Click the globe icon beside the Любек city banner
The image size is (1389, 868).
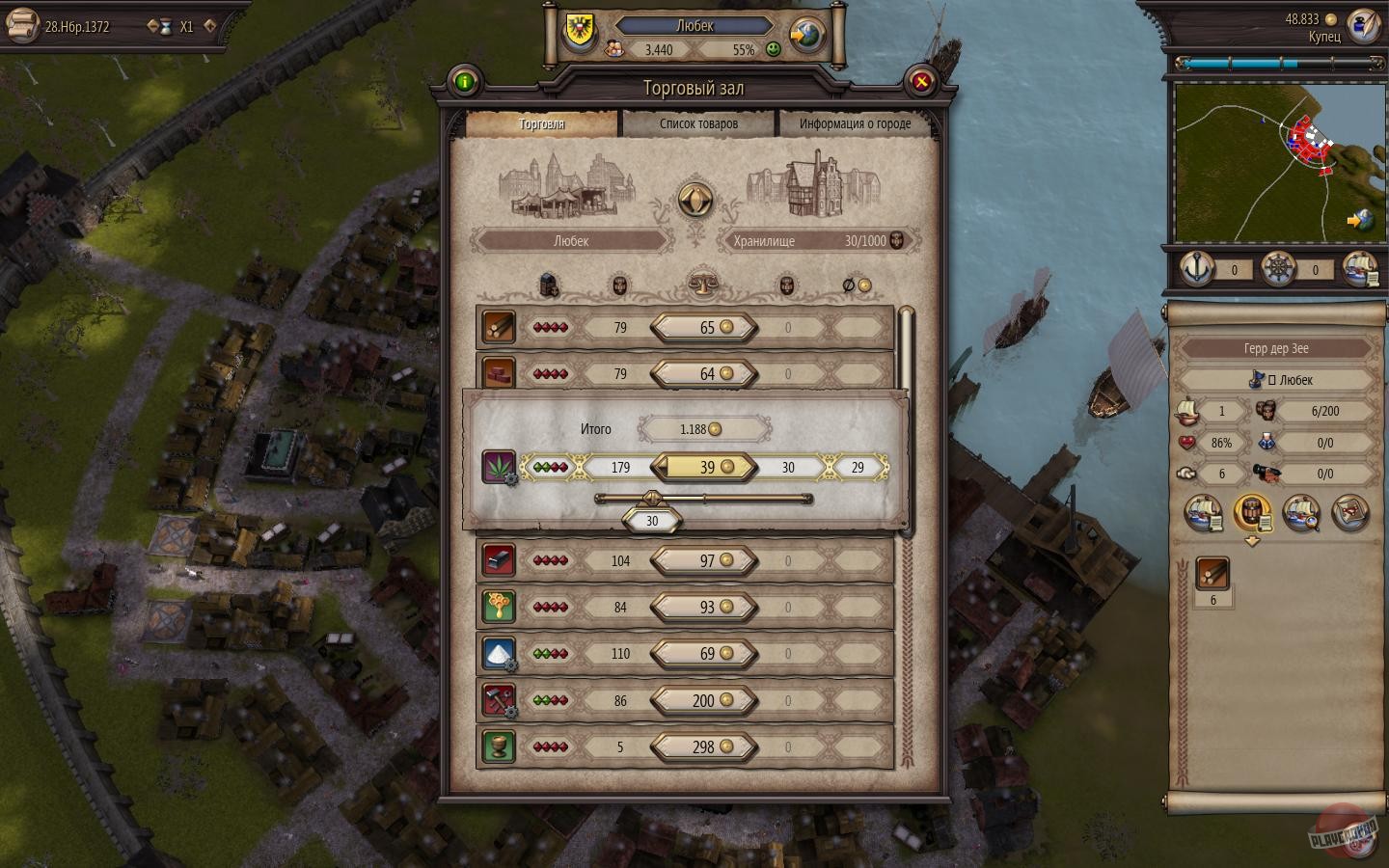[805, 35]
